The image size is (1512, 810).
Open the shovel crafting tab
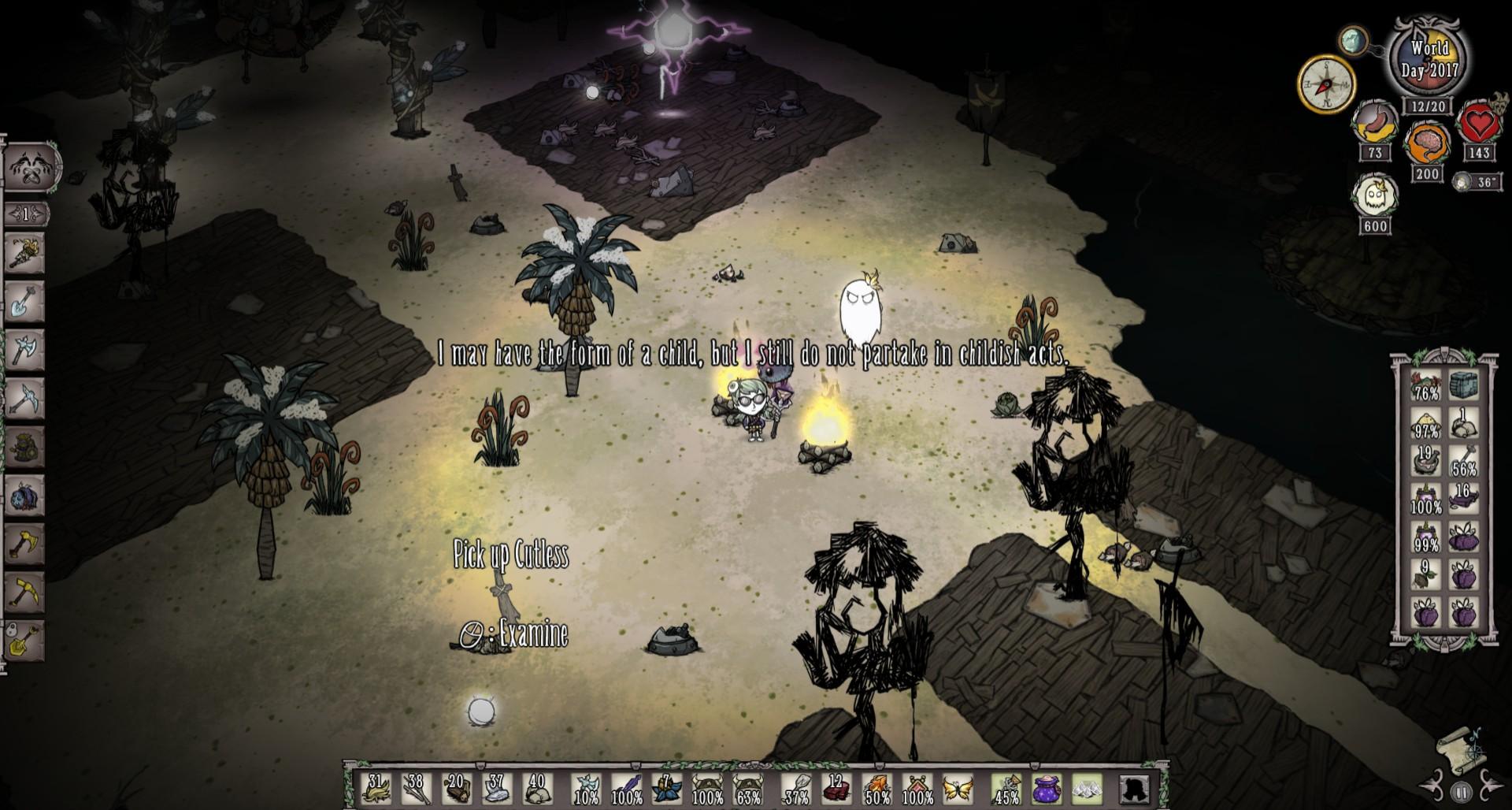[24, 301]
